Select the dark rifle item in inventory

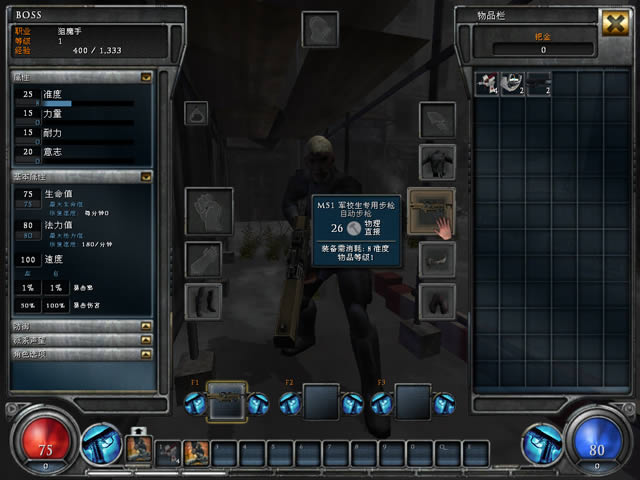(x=538, y=84)
